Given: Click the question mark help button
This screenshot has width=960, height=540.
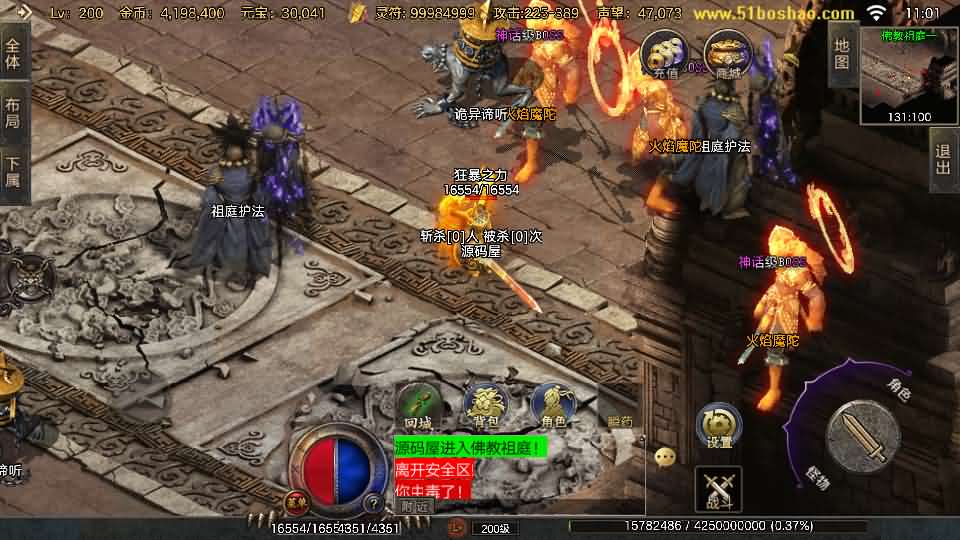Looking at the screenshot, I should tap(372, 503).
